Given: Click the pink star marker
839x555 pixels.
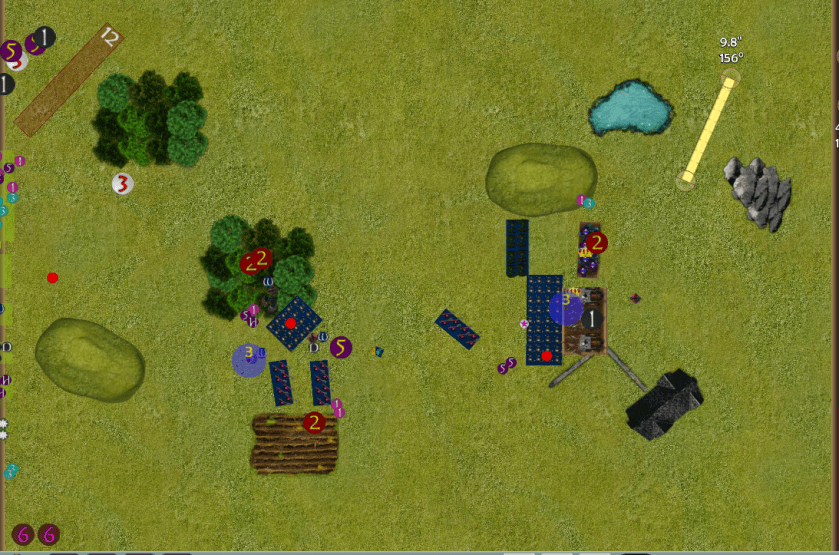Looking at the screenshot, I should click(x=524, y=324).
